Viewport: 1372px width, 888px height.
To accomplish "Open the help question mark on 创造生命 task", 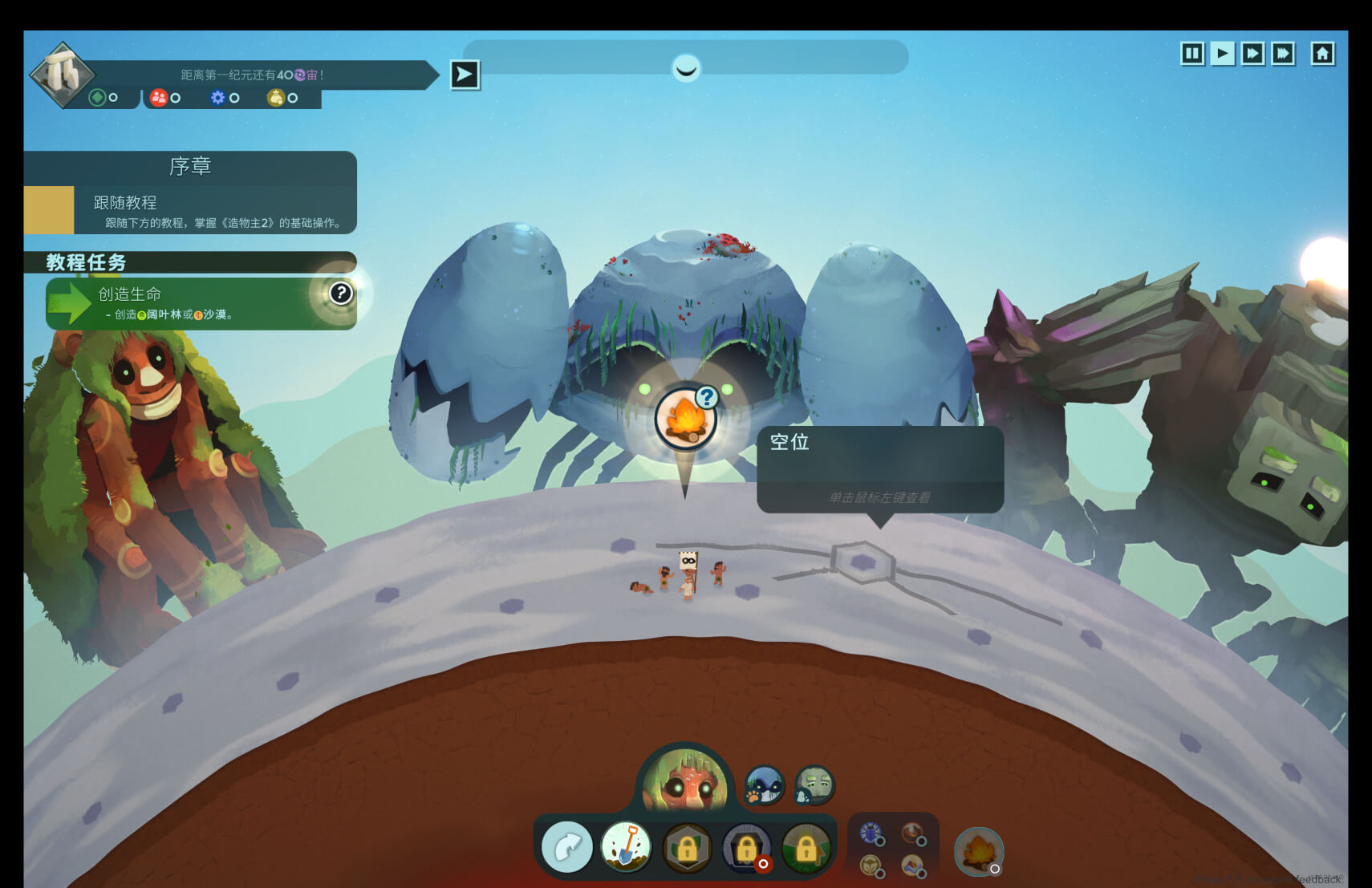I will point(341,294).
